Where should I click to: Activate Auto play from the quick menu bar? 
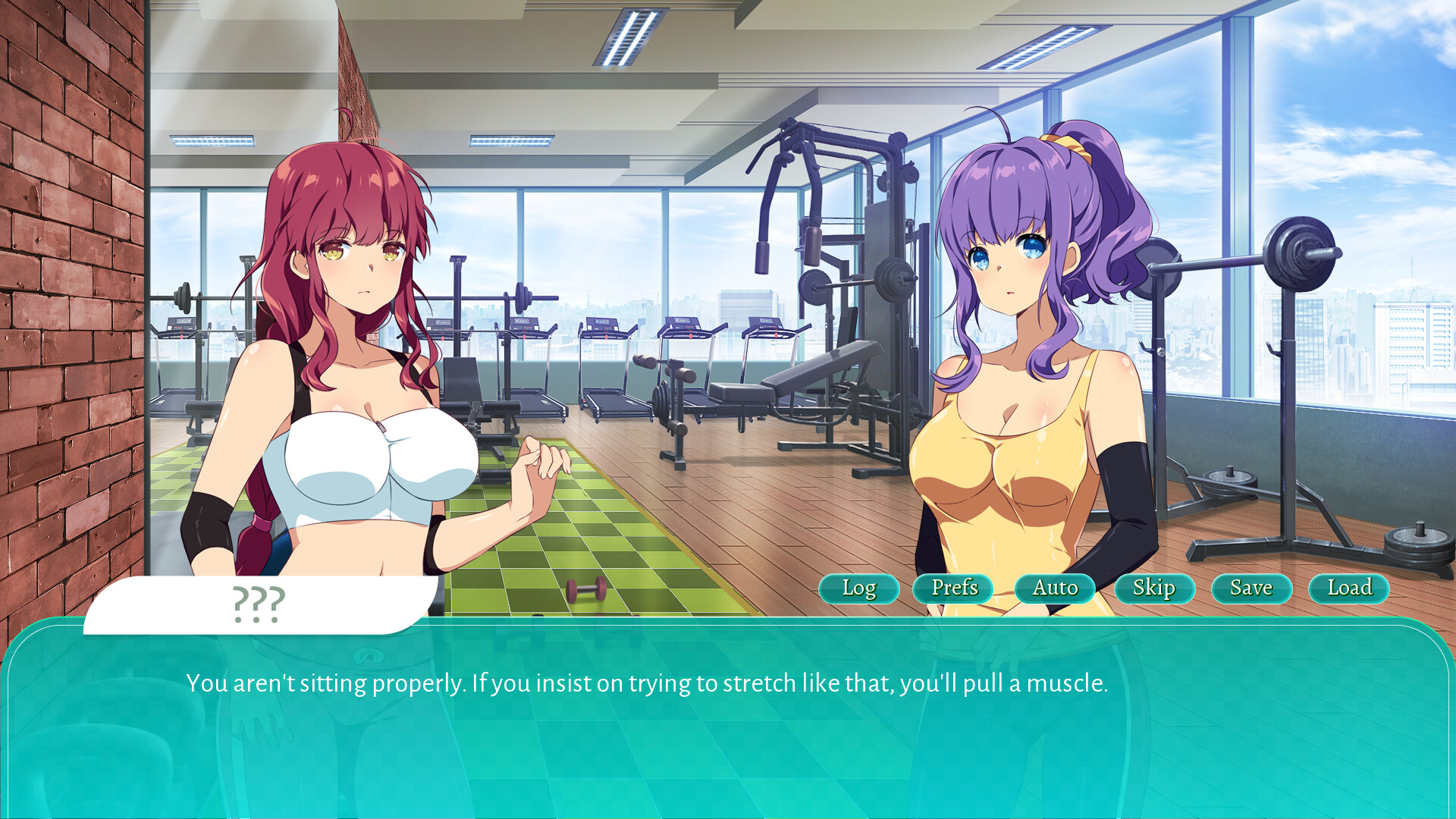pyautogui.click(x=1054, y=588)
